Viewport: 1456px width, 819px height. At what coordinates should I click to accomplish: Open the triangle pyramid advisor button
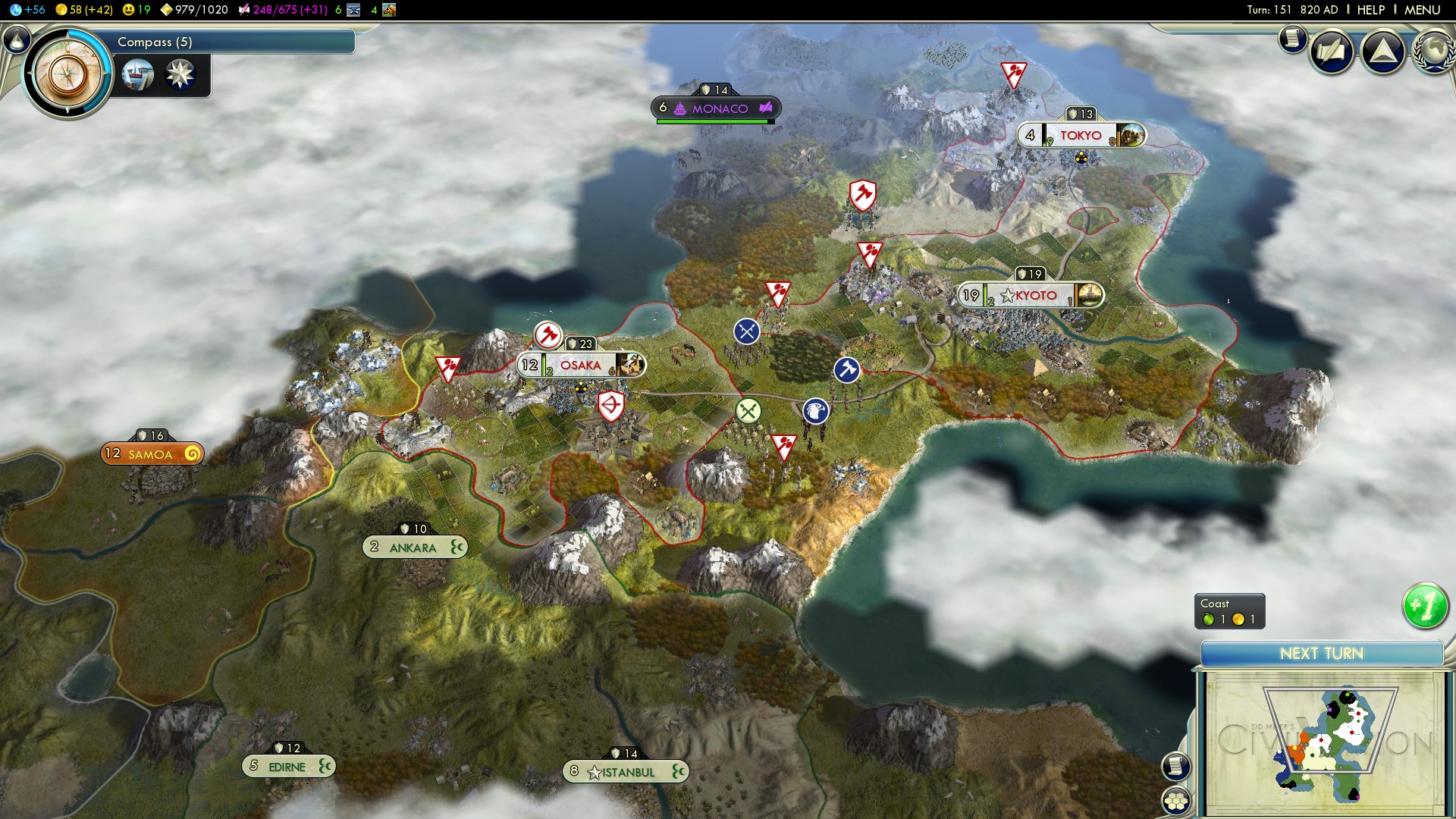click(1383, 52)
